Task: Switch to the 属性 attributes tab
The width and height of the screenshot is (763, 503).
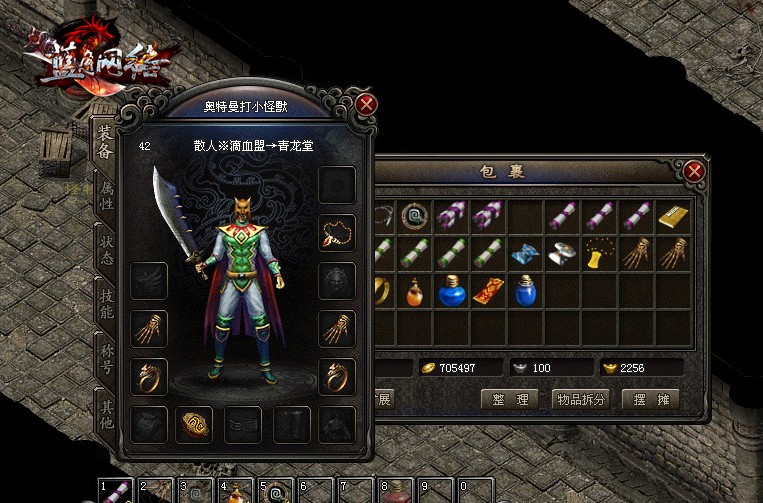Action: click(x=105, y=193)
